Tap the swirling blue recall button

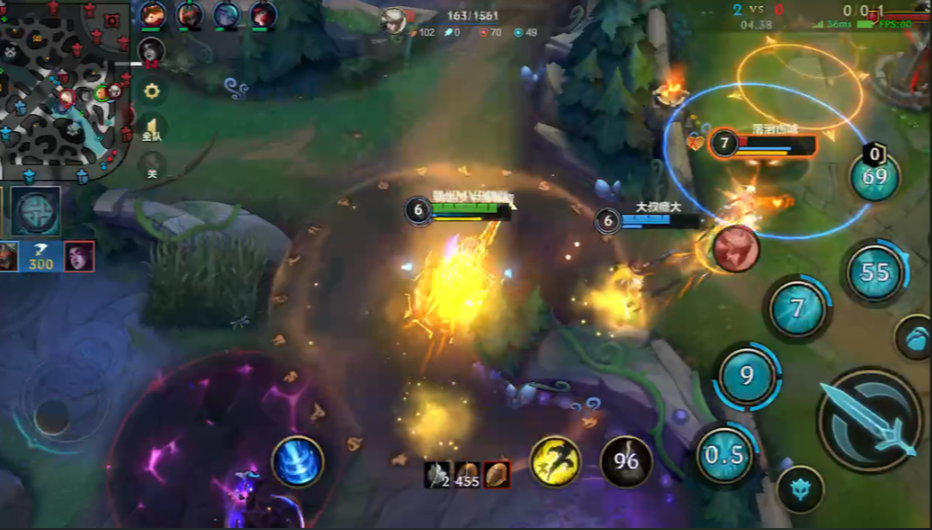298,462
